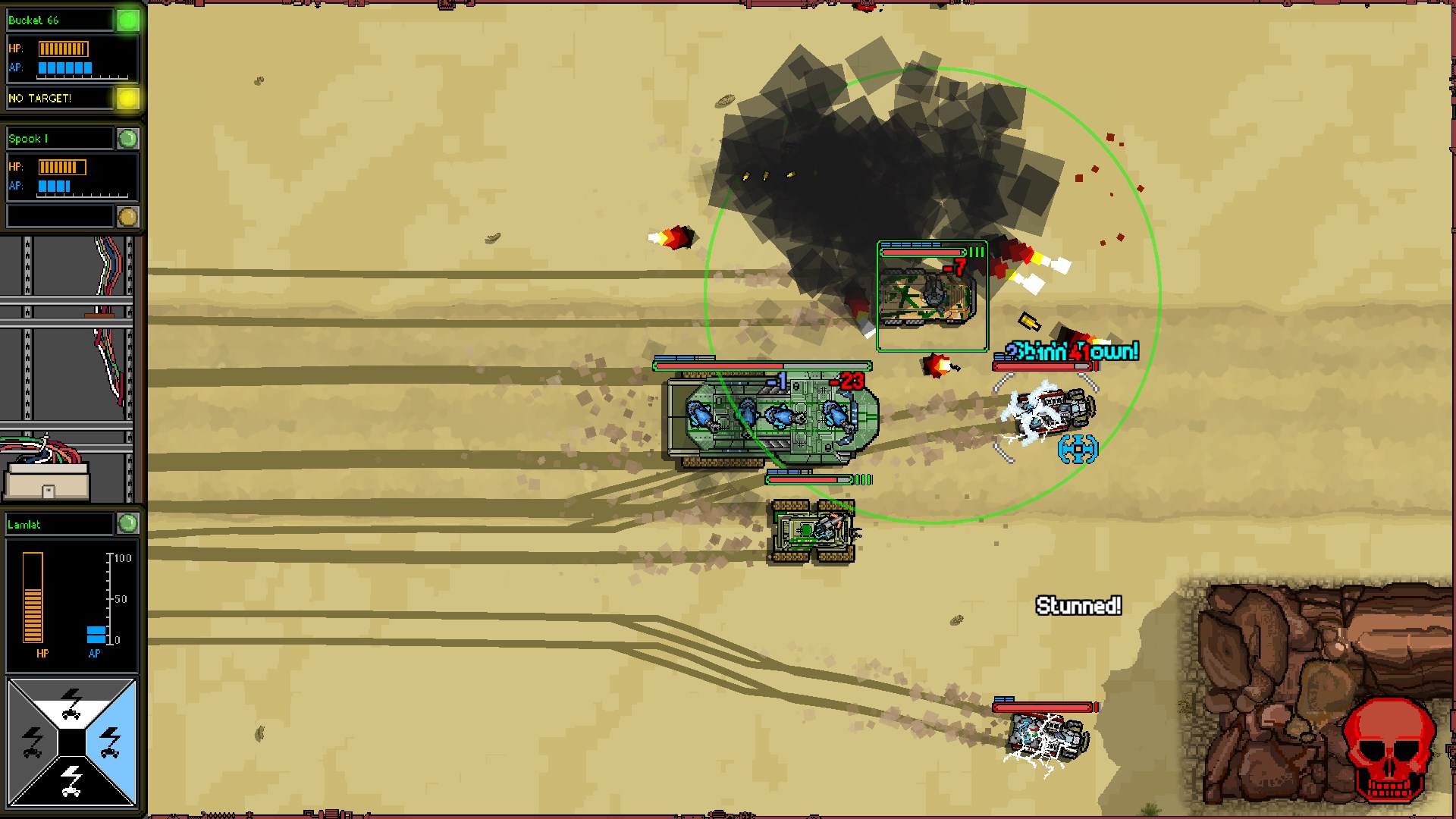
Task: Toggle Spook I's green status light
Action: (129, 138)
